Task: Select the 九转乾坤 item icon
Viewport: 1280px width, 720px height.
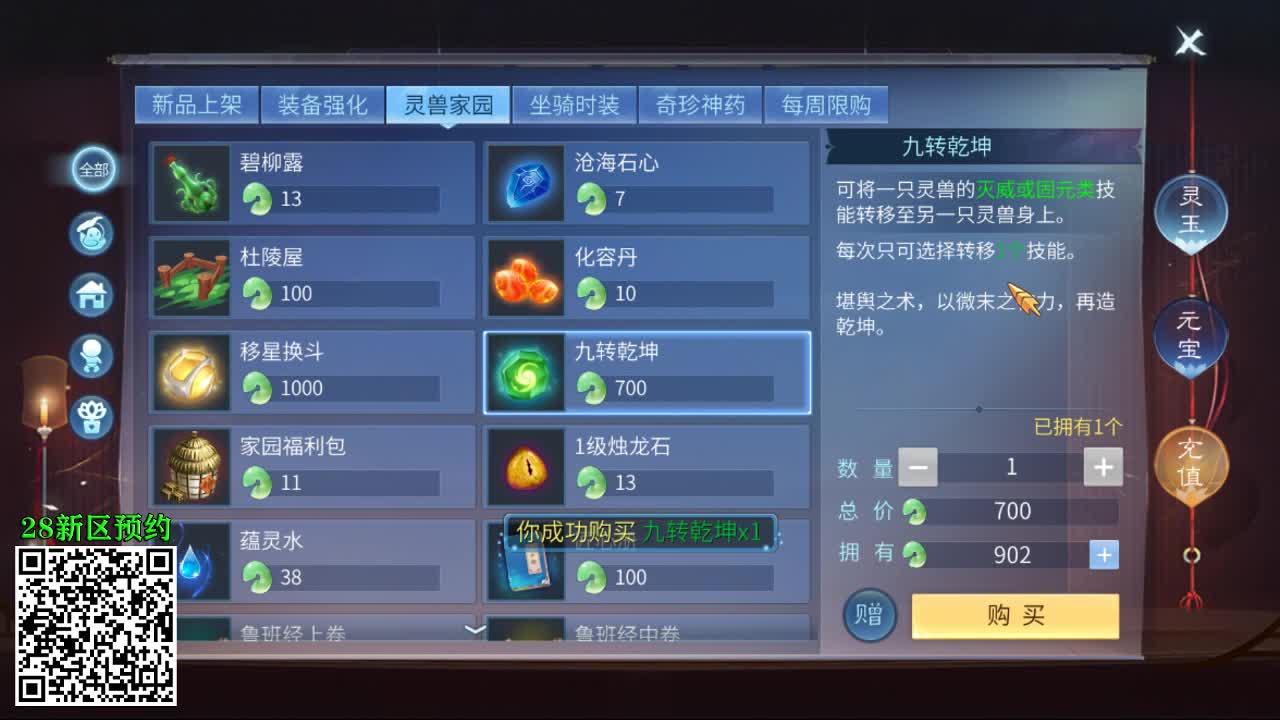Action: [526, 372]
